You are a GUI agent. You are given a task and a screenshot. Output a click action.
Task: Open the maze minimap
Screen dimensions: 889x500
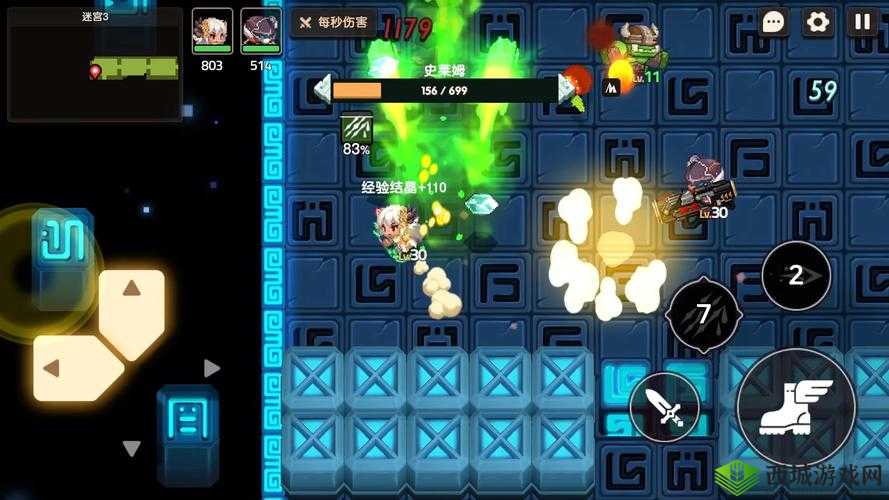[x=95, y=65]
